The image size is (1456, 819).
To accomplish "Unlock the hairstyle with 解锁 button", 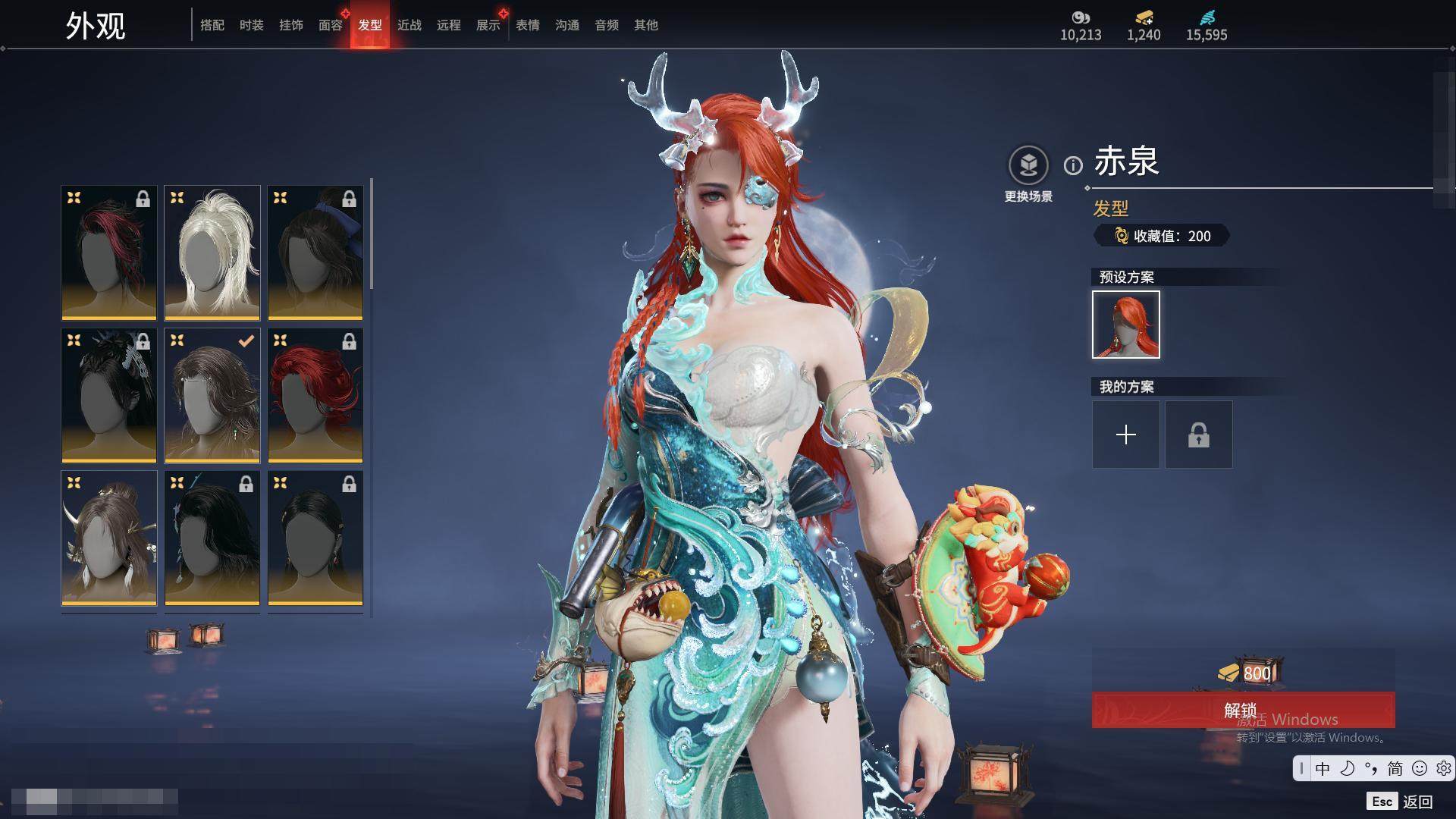I will [1243, 710].
